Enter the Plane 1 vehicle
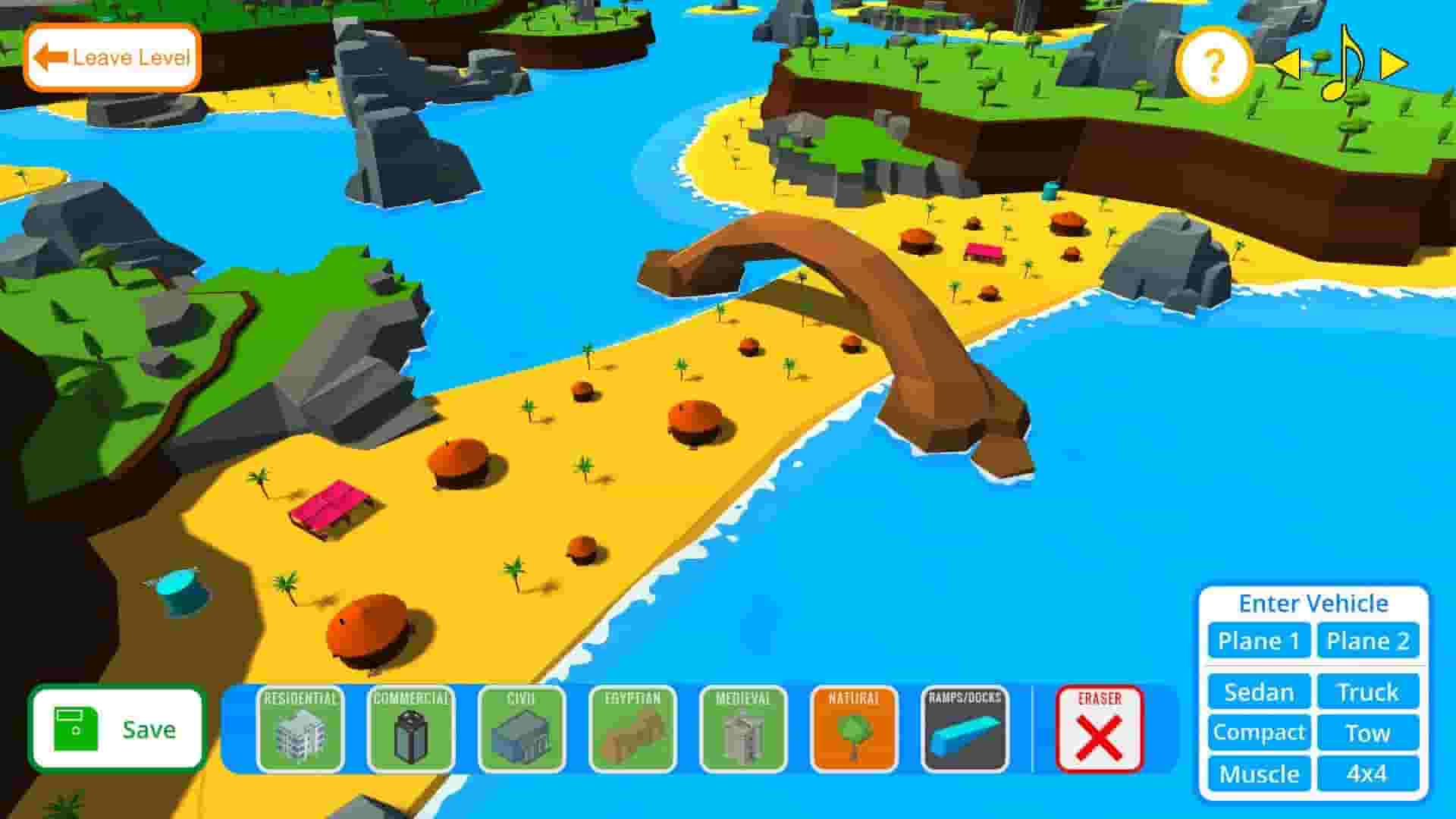The image size is (1456, 819). 1257,641
